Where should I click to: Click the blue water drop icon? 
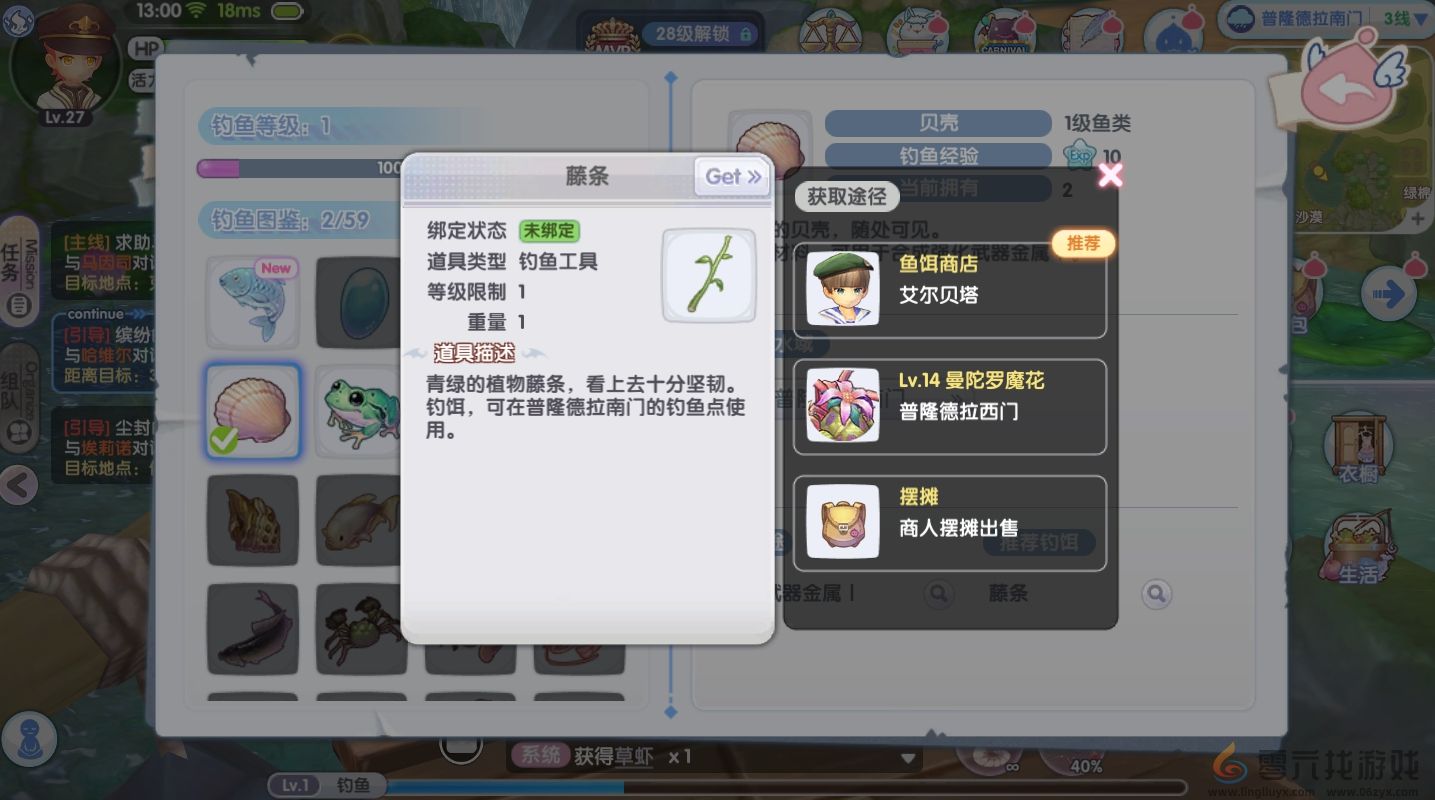tap(1177, 30)
